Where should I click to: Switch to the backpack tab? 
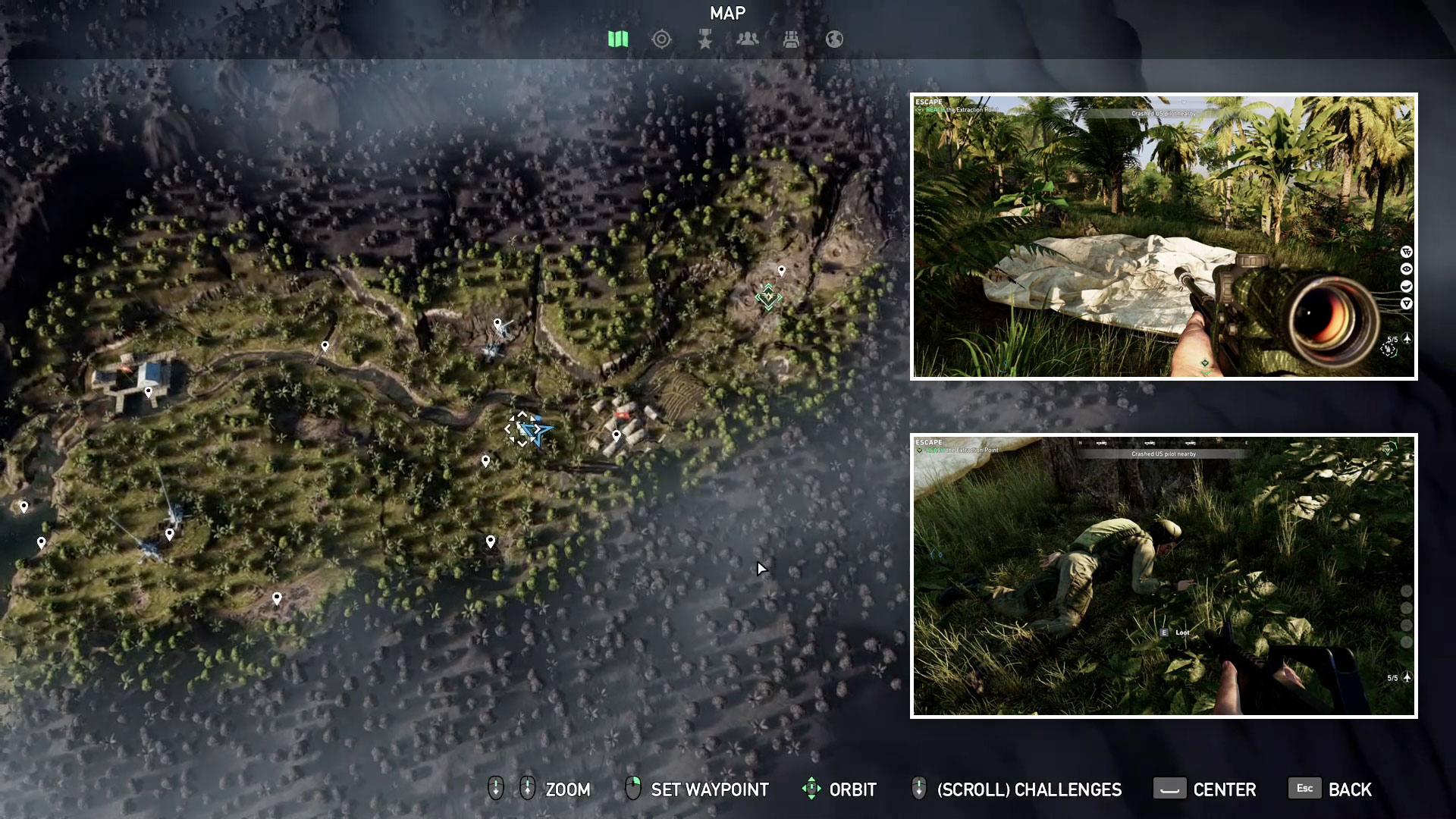pyautogui.click(x=791, y=39)
